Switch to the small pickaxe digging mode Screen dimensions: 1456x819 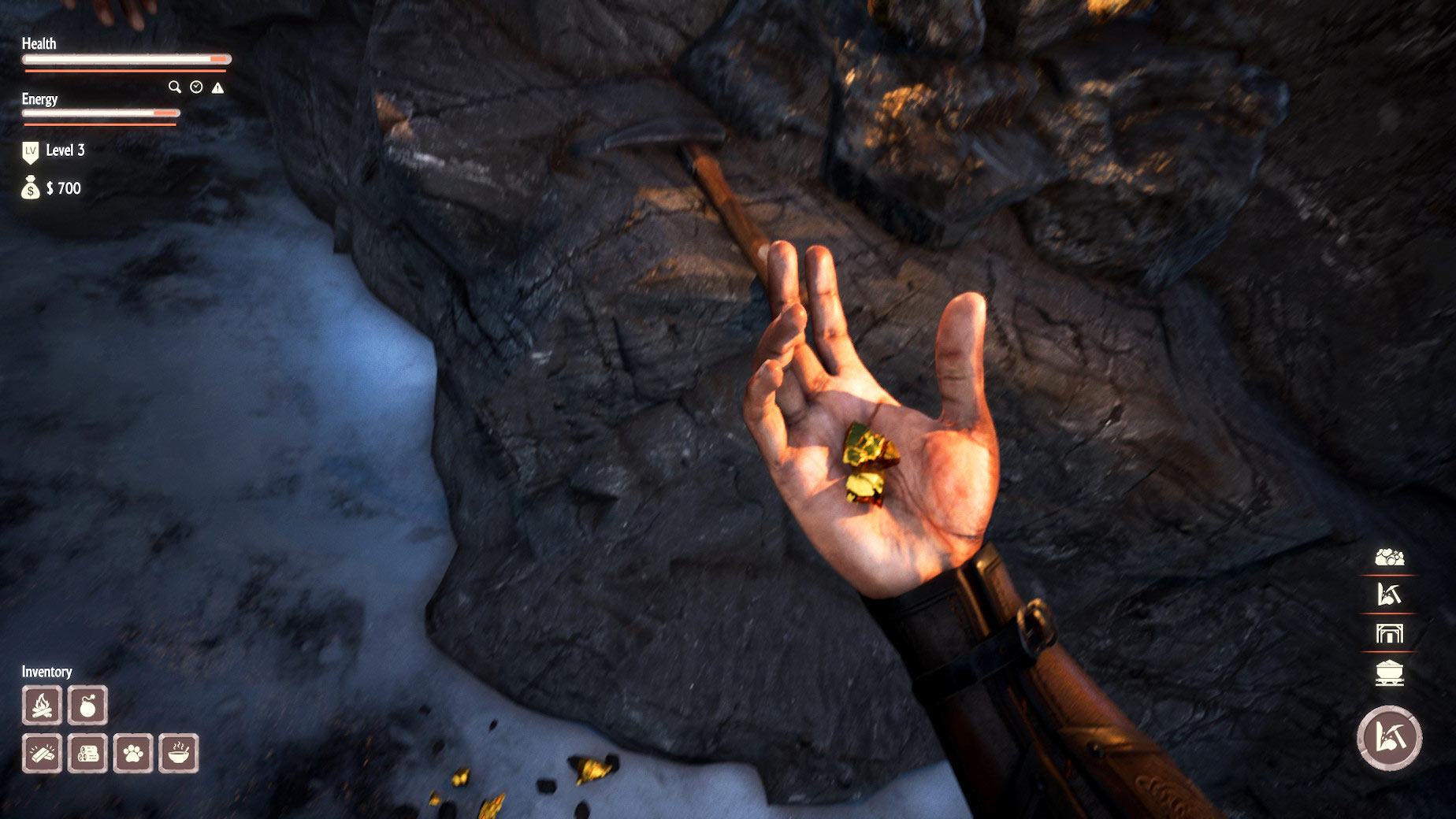(1389, 594)
